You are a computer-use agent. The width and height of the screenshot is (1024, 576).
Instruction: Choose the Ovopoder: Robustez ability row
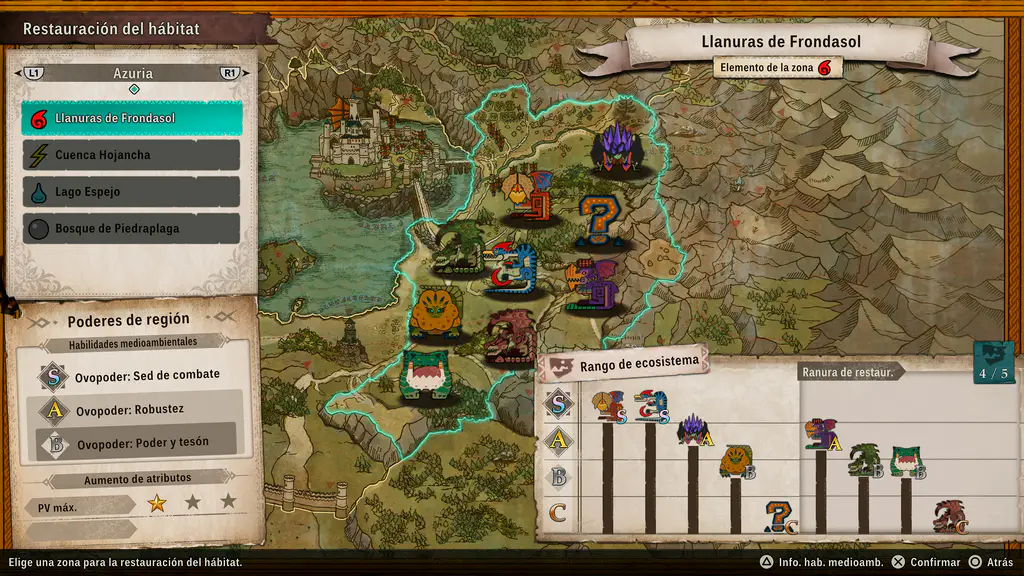click(140, 409)
